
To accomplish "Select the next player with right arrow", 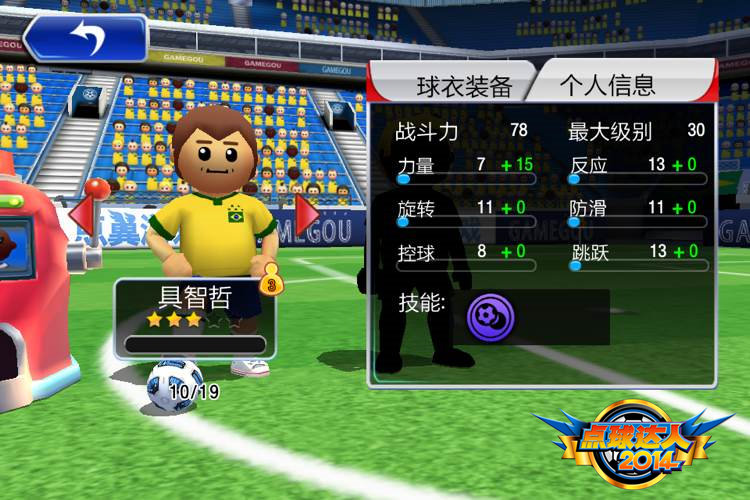I will [308, 213].
